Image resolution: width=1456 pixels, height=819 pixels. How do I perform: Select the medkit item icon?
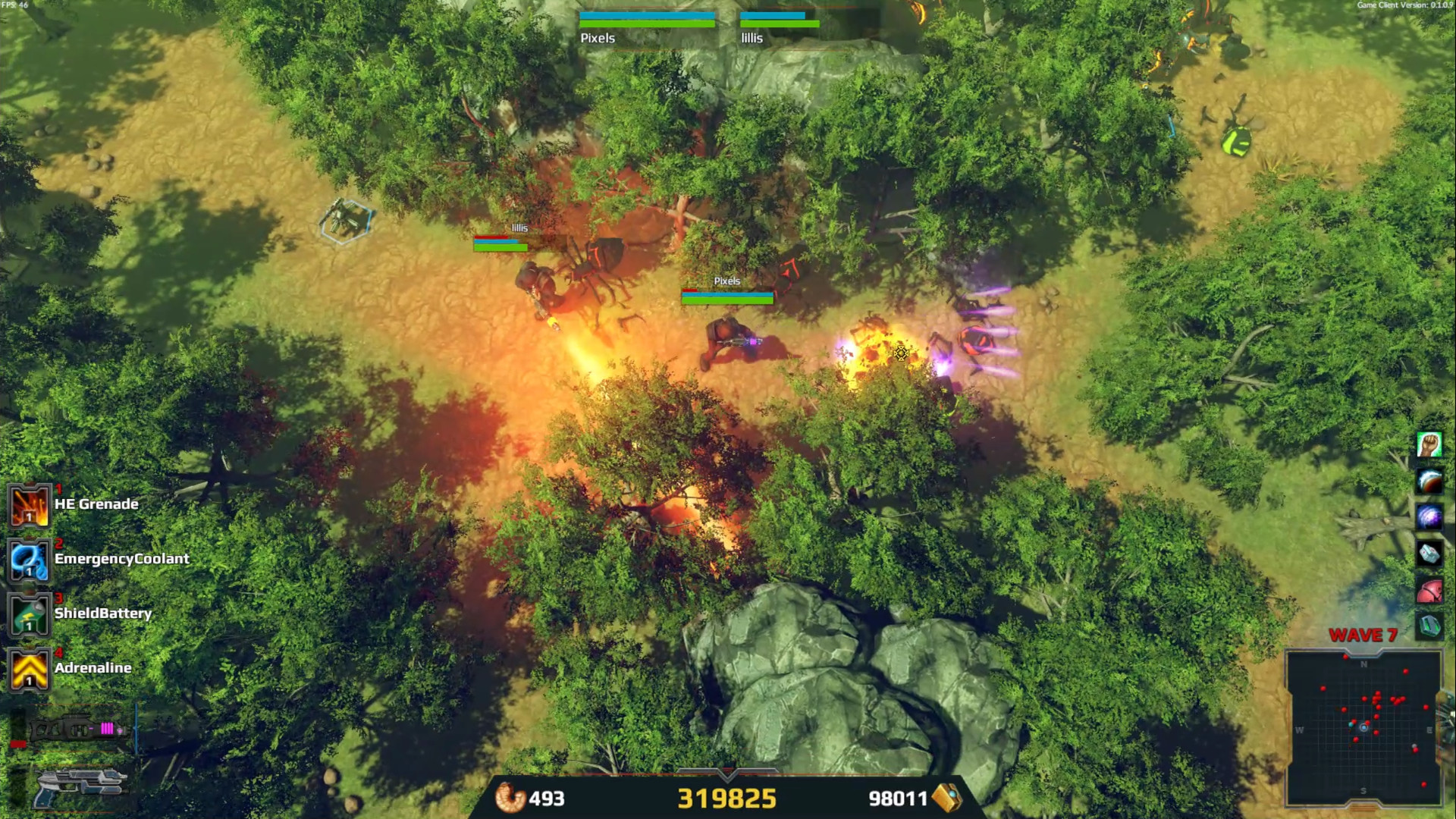click(x=1429, y=552)
